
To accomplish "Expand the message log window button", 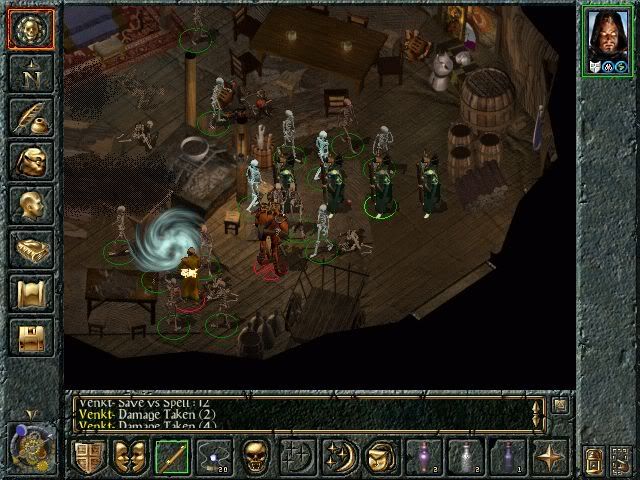I will (559, 406).
